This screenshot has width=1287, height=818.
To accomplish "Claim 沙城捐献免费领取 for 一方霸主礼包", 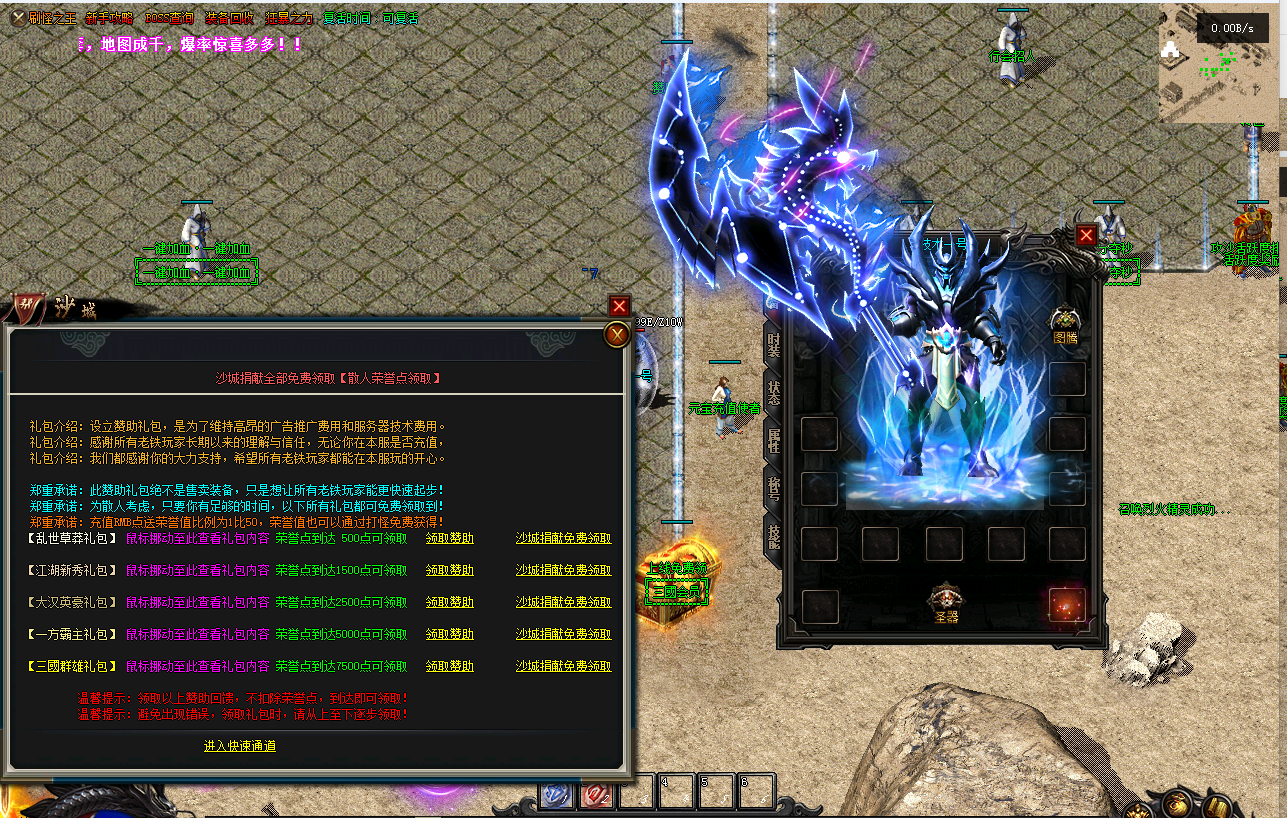I will coord(563,634).
